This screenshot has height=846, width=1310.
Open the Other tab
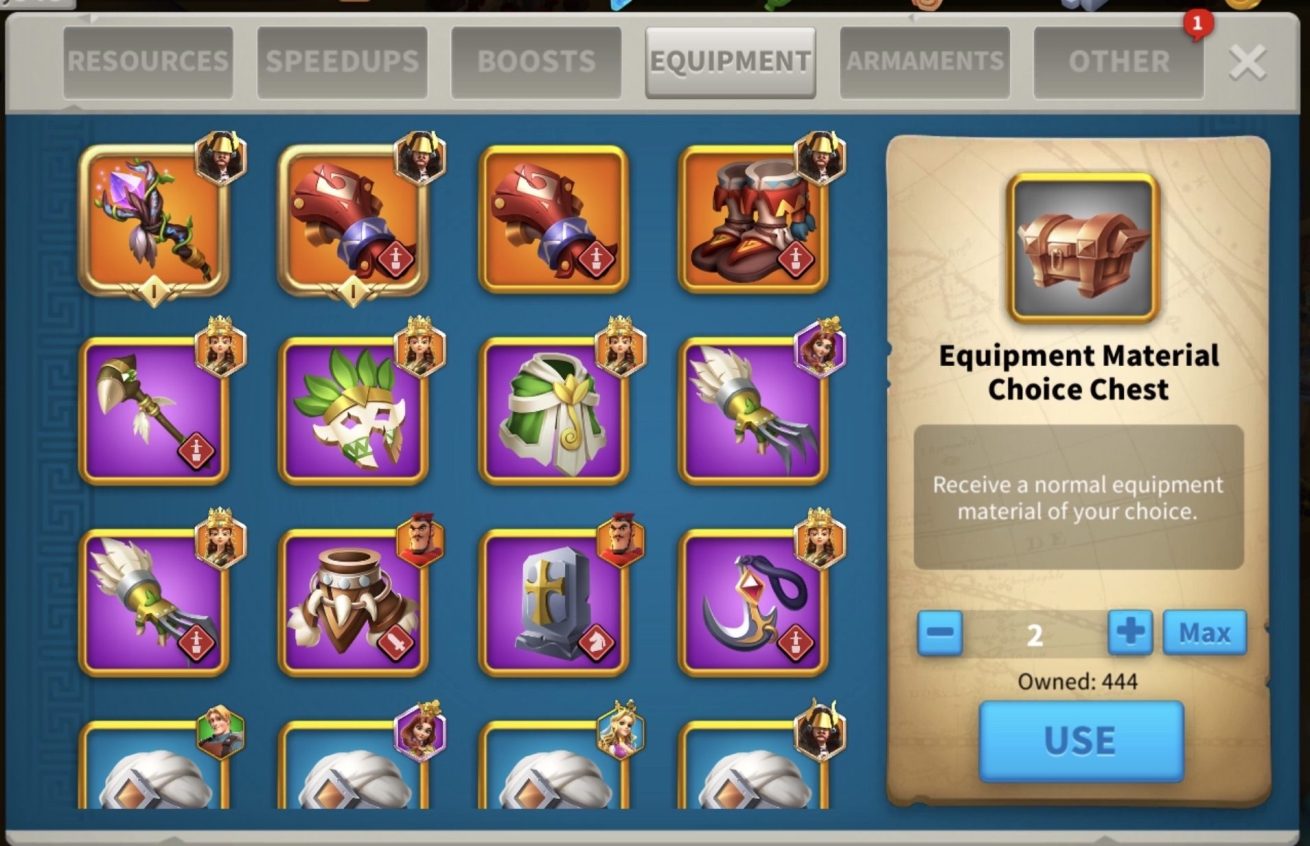click(1118, 62)
